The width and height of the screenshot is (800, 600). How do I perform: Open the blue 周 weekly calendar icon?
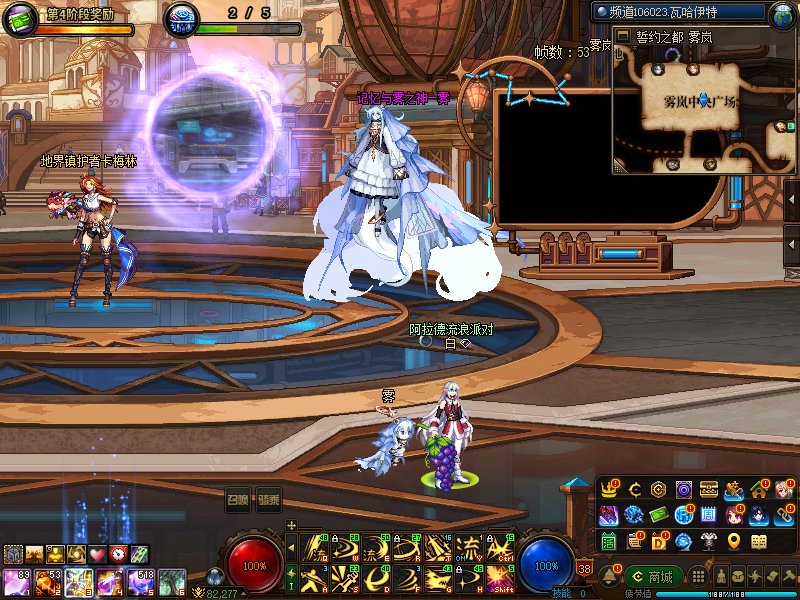(x=709, y=515)
